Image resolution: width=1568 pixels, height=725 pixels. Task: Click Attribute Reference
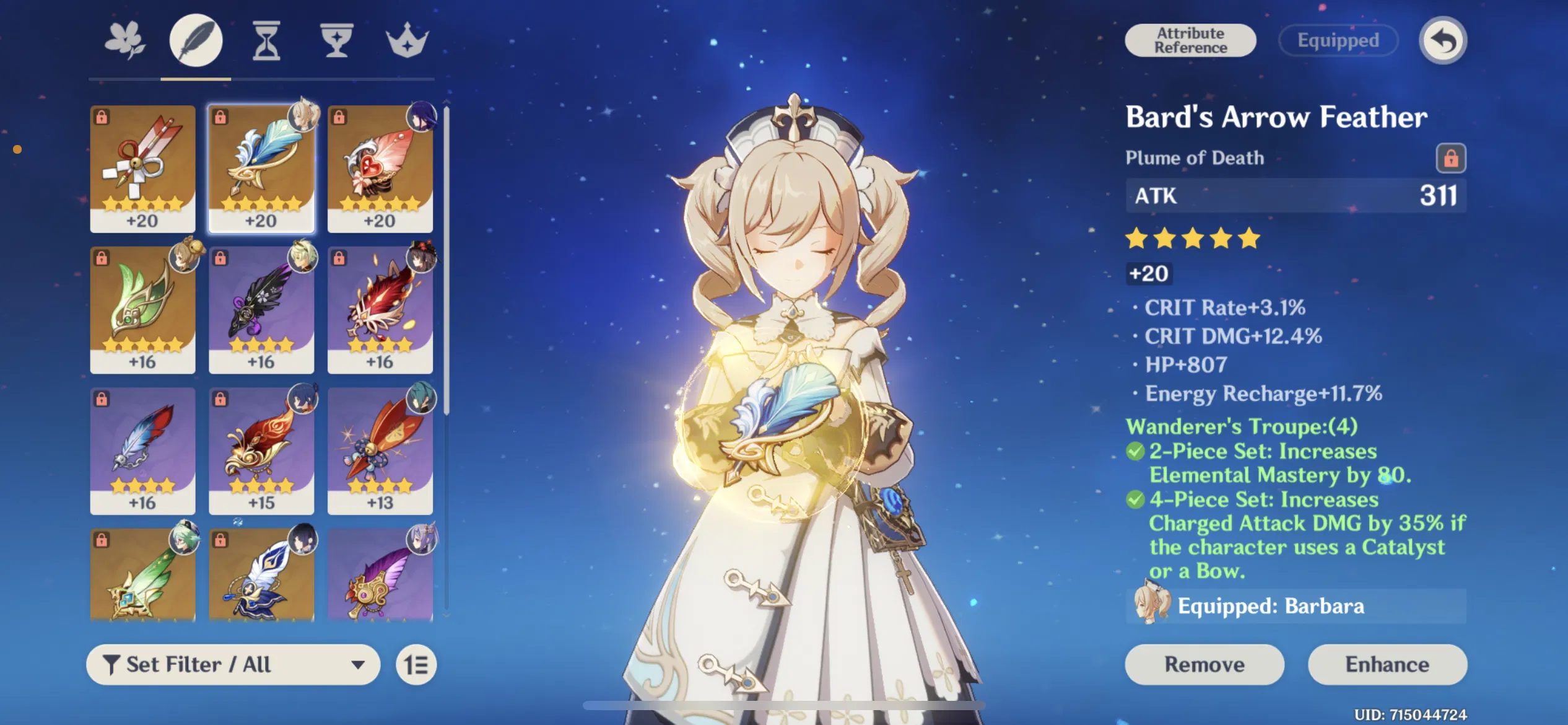[x=1190, y=40]
